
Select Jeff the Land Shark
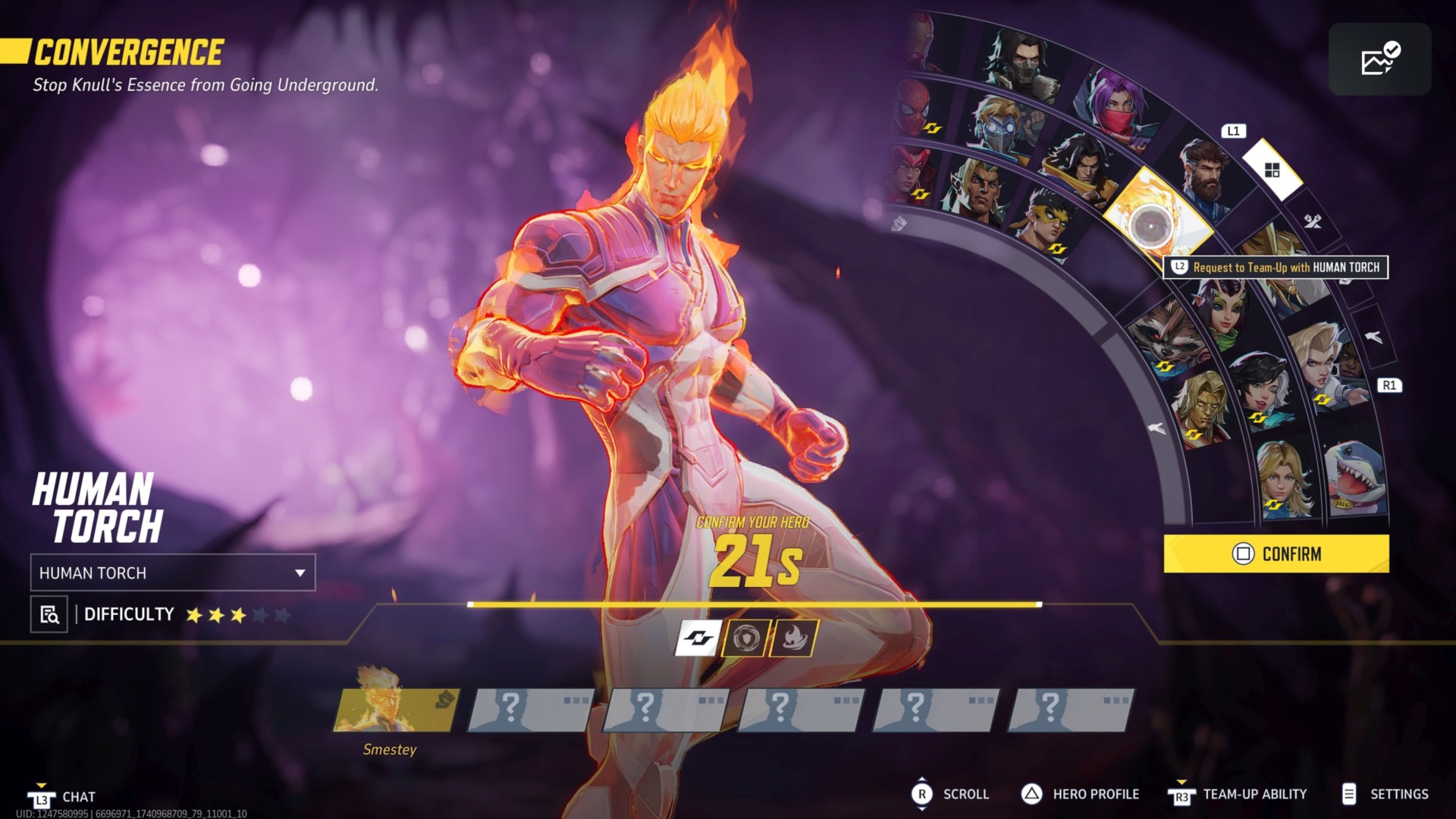(x=1355, y=478)
